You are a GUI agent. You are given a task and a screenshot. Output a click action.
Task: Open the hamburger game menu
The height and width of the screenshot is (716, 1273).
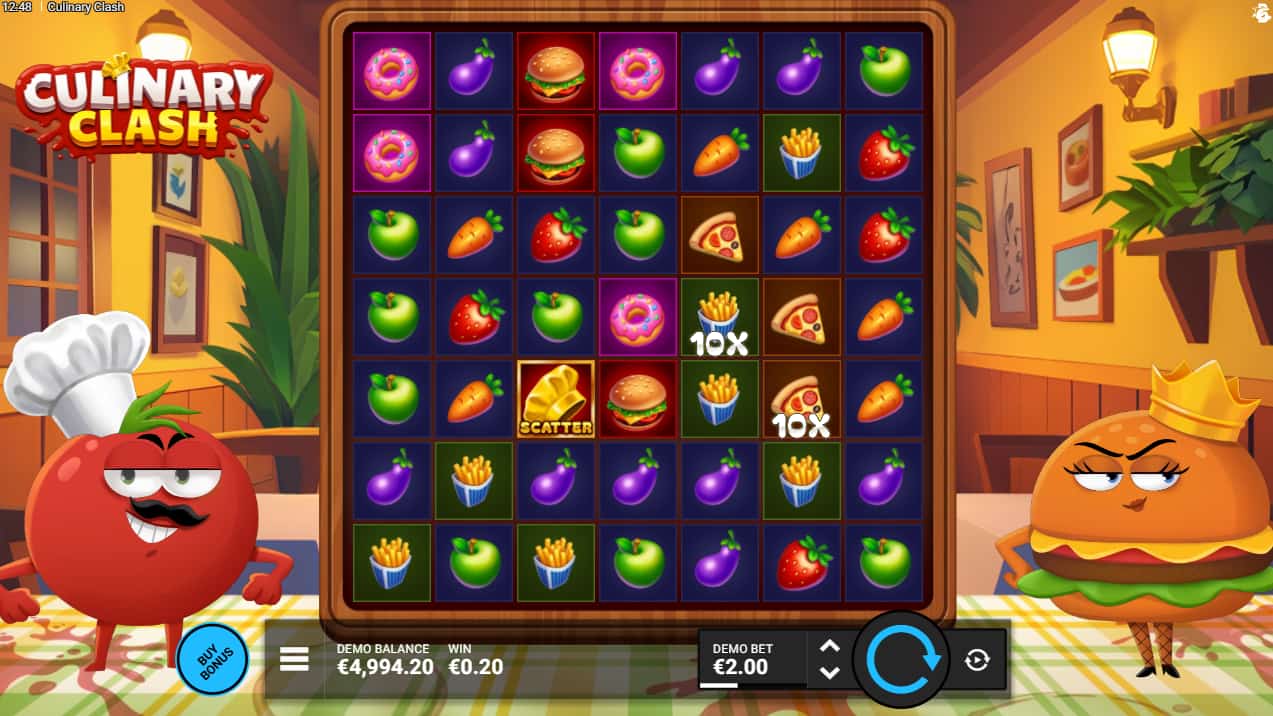294,659
